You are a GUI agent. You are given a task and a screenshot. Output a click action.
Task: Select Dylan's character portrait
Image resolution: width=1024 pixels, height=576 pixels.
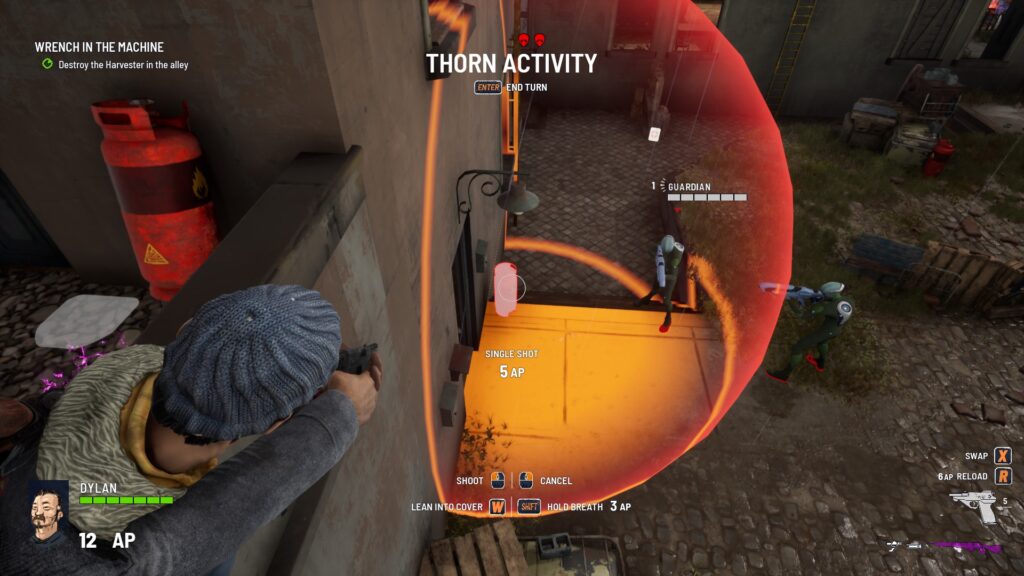coord(48,511)
